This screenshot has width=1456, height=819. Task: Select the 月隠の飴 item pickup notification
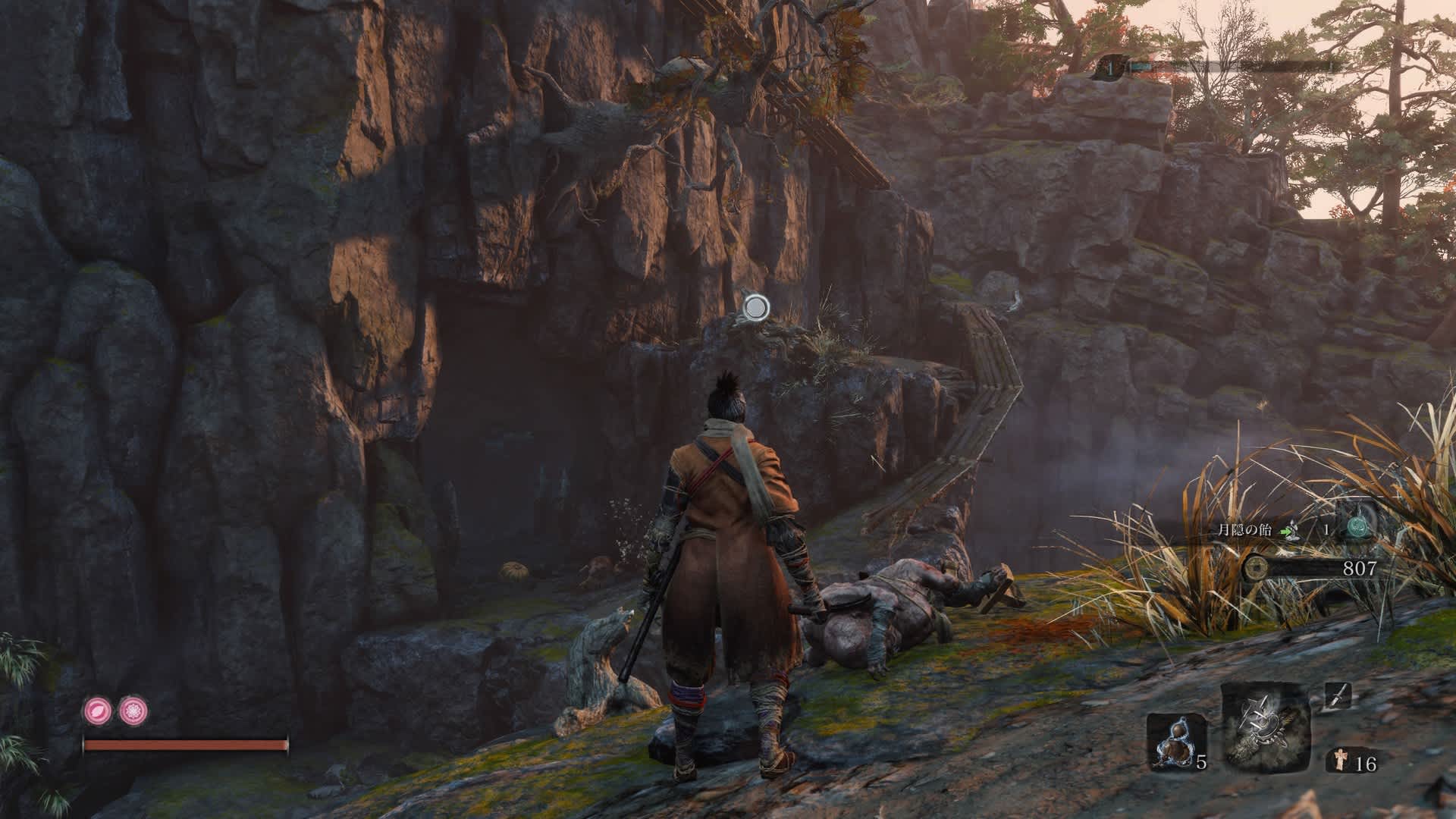click(1244, 530)
